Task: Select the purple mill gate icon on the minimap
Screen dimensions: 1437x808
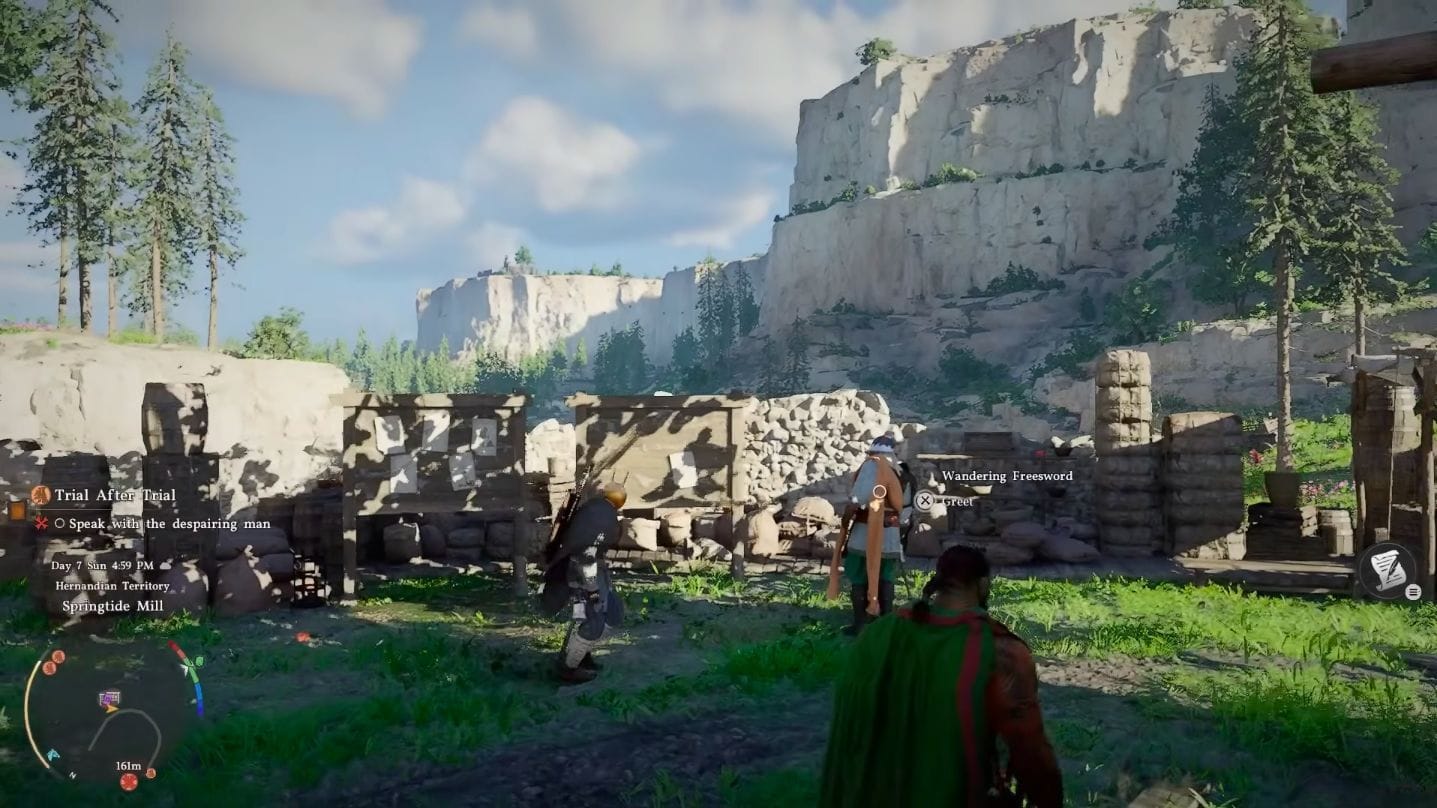Action: [x=109, y=698]
